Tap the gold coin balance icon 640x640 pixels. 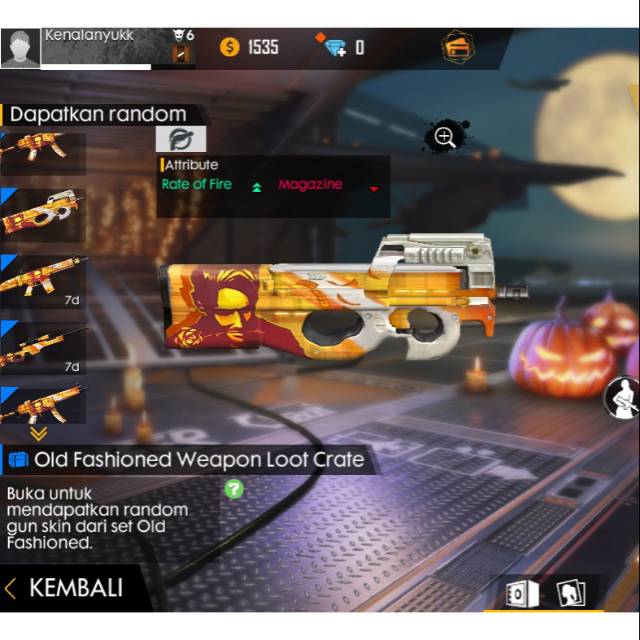(x=230, y=47)
